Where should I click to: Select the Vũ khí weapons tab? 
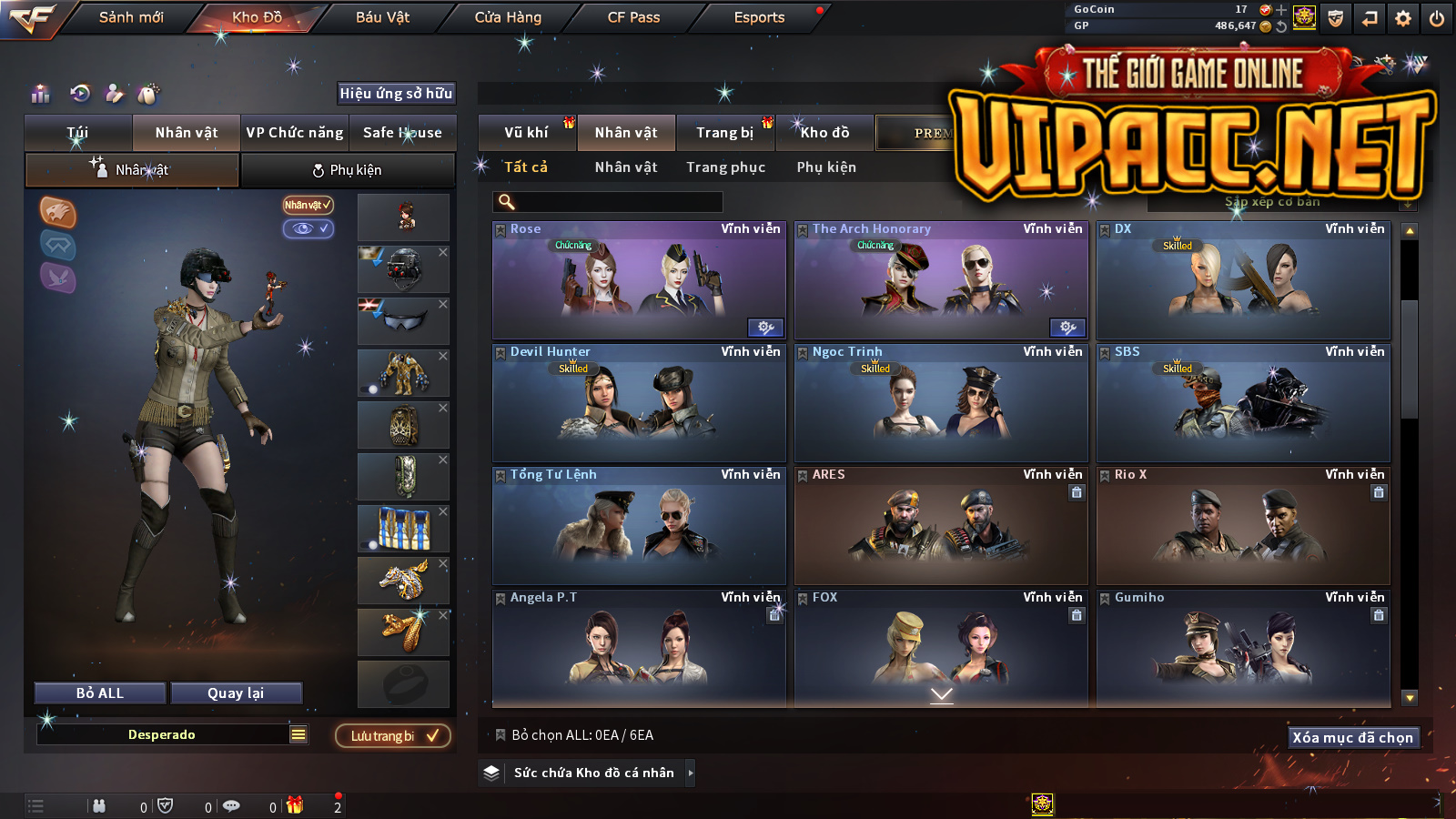click(526, 133)
